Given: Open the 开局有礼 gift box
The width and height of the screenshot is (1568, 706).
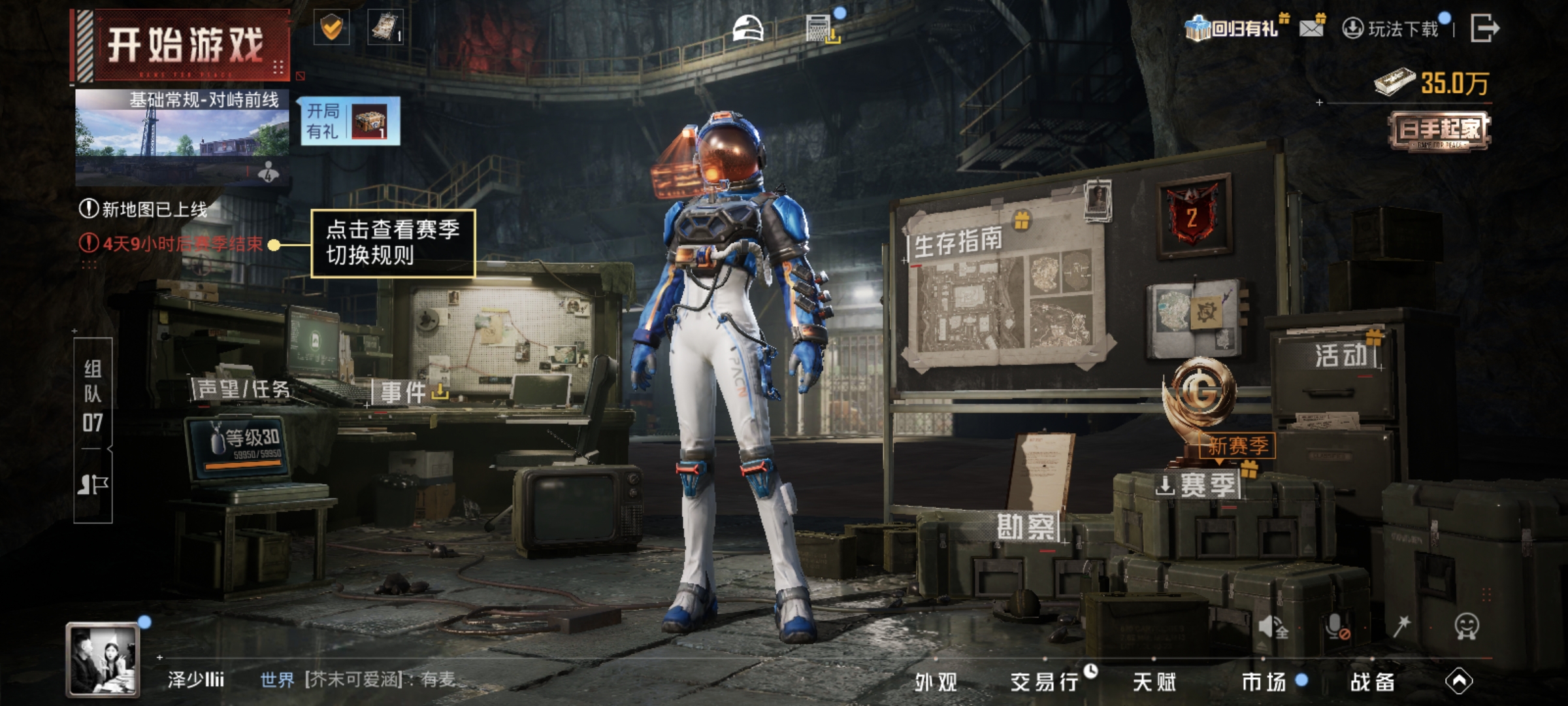Looking at the screenshot, I should (348, 122).
